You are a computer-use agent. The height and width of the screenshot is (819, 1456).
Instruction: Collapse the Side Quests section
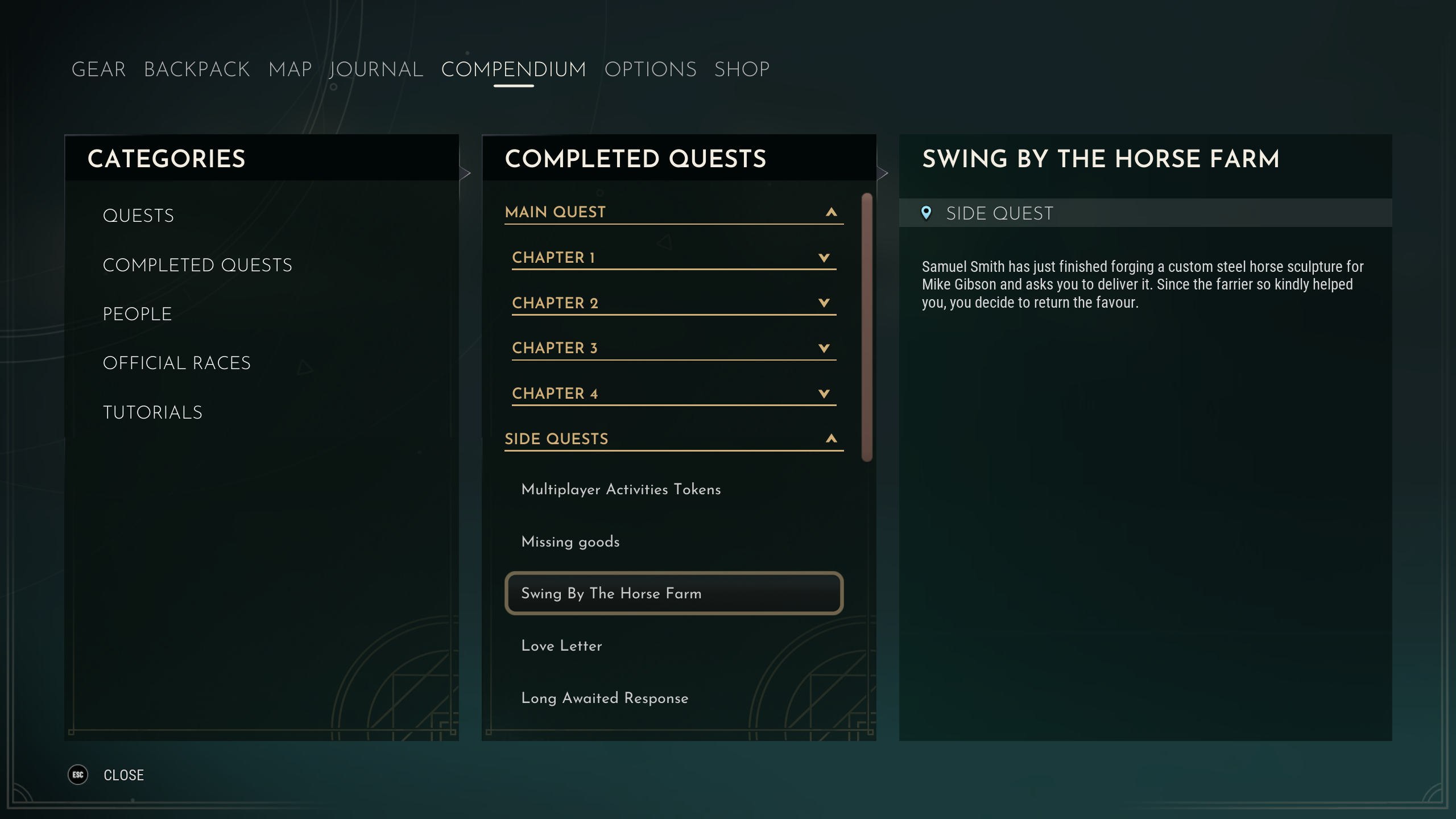(831, 439)
